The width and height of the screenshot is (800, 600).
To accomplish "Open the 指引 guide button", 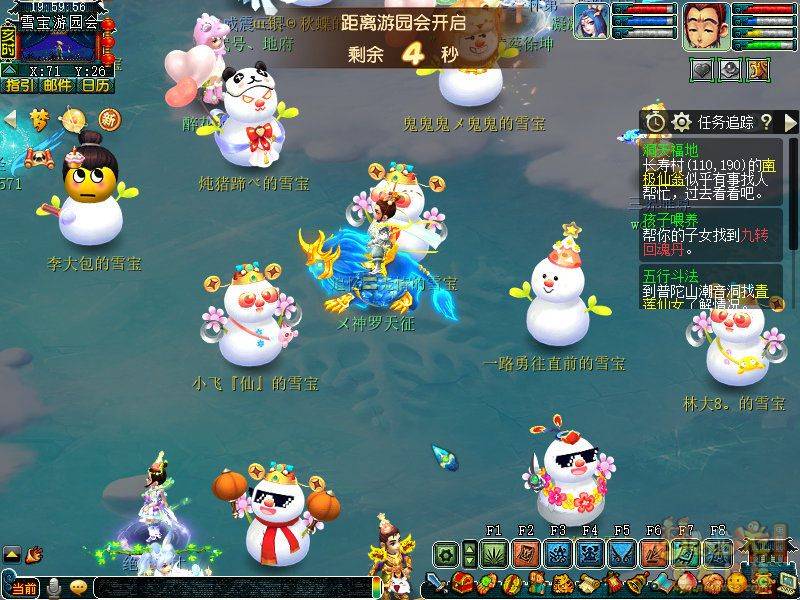I will [x=18, y=85].
